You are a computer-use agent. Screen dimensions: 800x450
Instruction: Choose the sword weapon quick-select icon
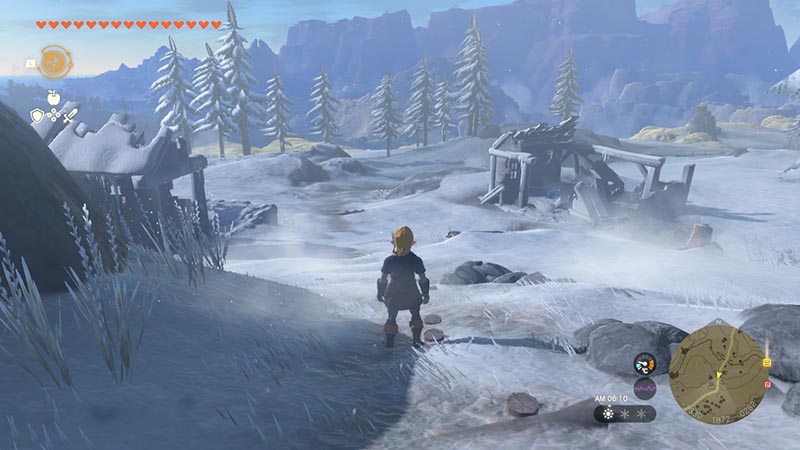(70, 116)
